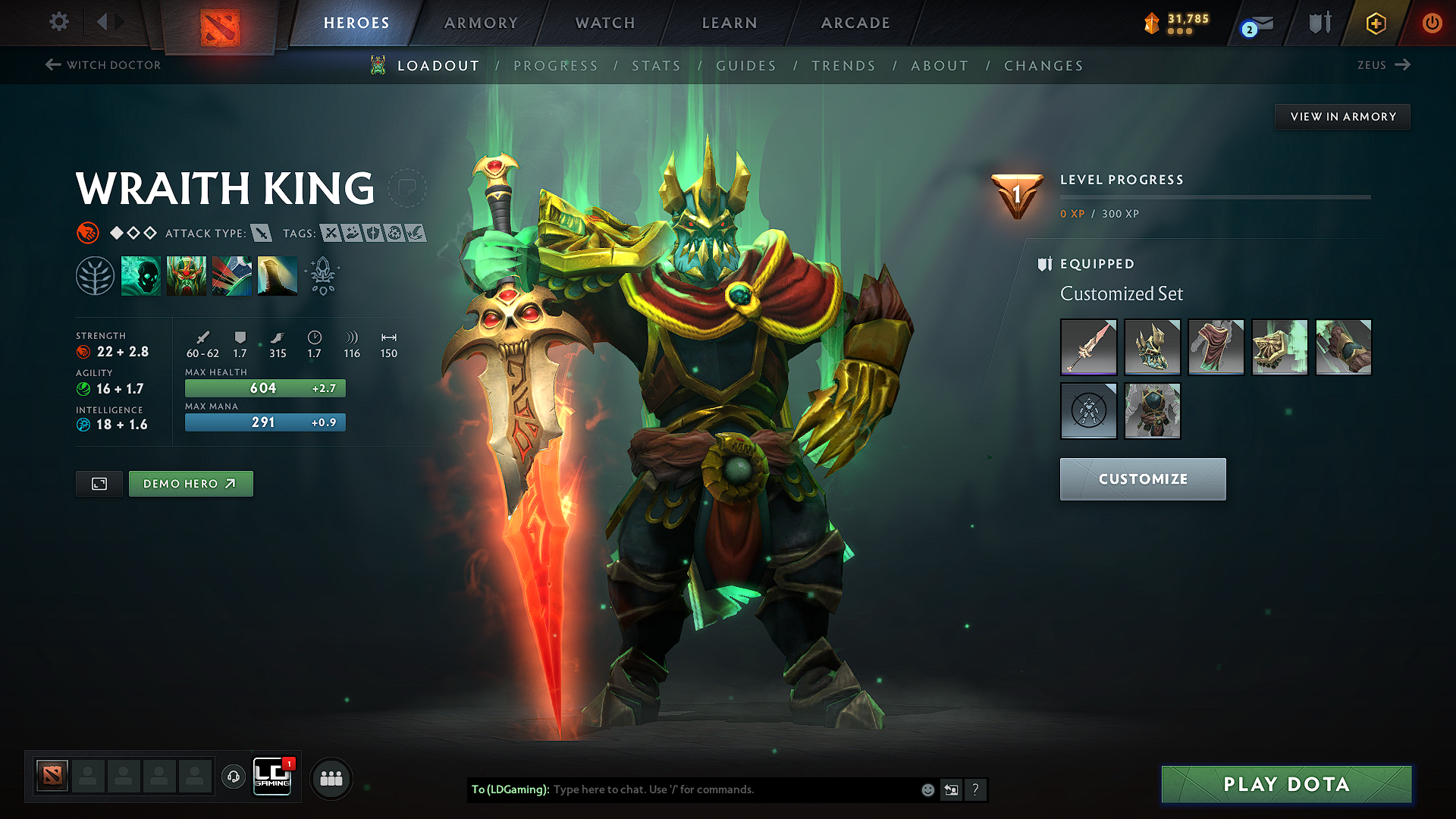The height and width of the screenshot is (819, 1456).
Task: Click the Customize button
Action: pyautogui.click(x=1142, y=479)
